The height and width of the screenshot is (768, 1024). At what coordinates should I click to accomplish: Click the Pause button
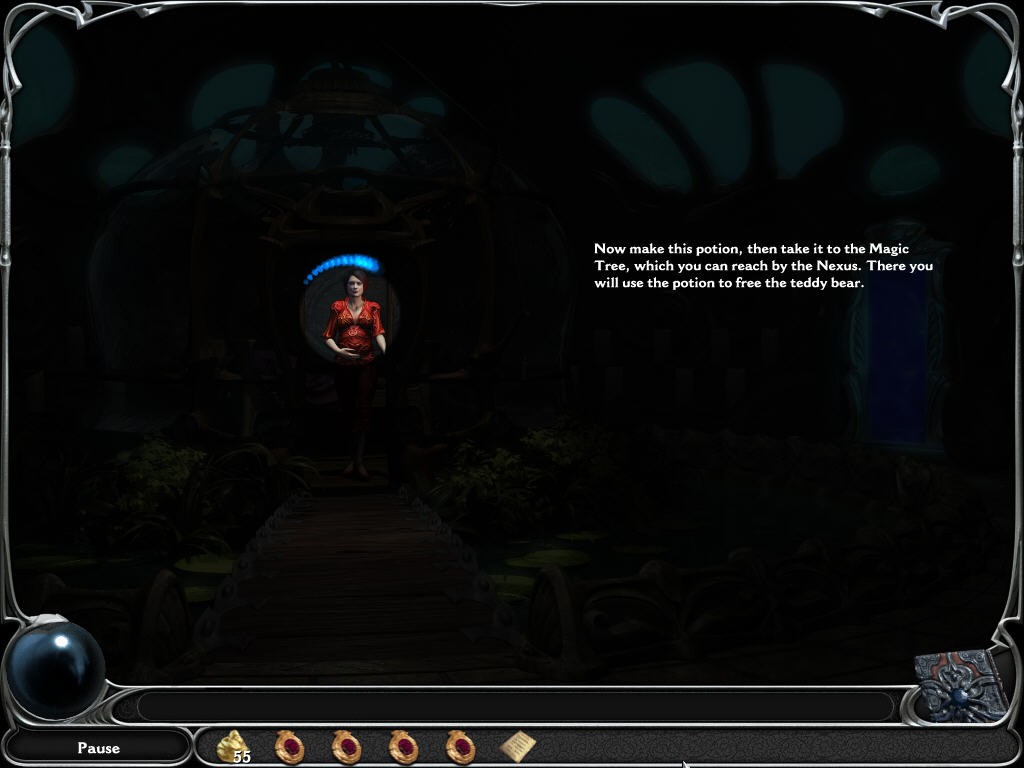98,747
